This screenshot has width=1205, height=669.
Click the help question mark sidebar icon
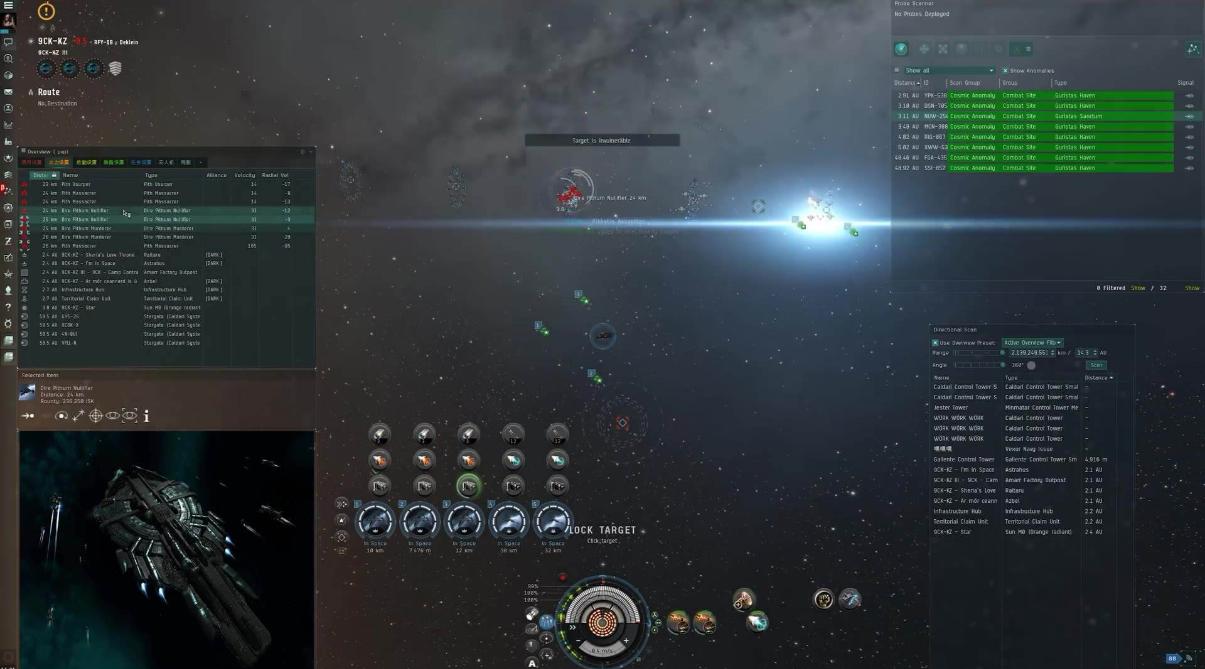8,307
